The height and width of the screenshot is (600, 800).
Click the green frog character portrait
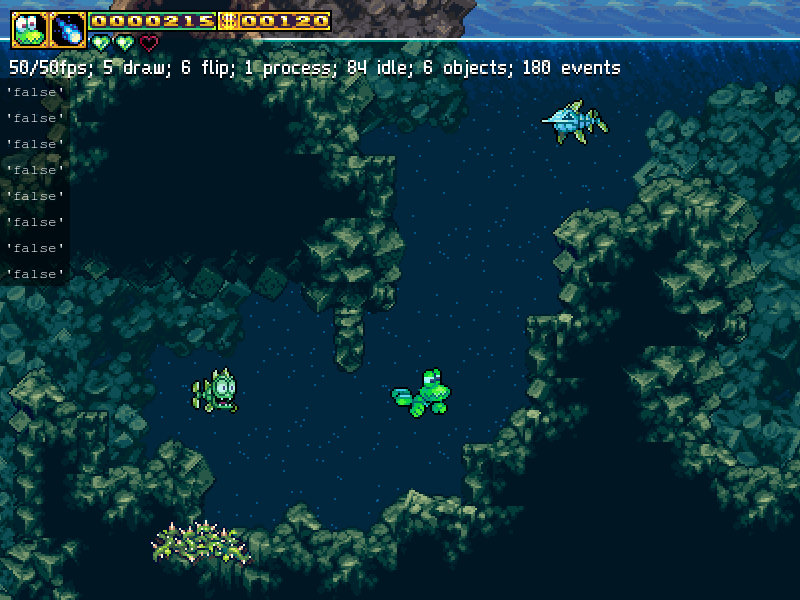pyautogui.click(x=30, y=29)
